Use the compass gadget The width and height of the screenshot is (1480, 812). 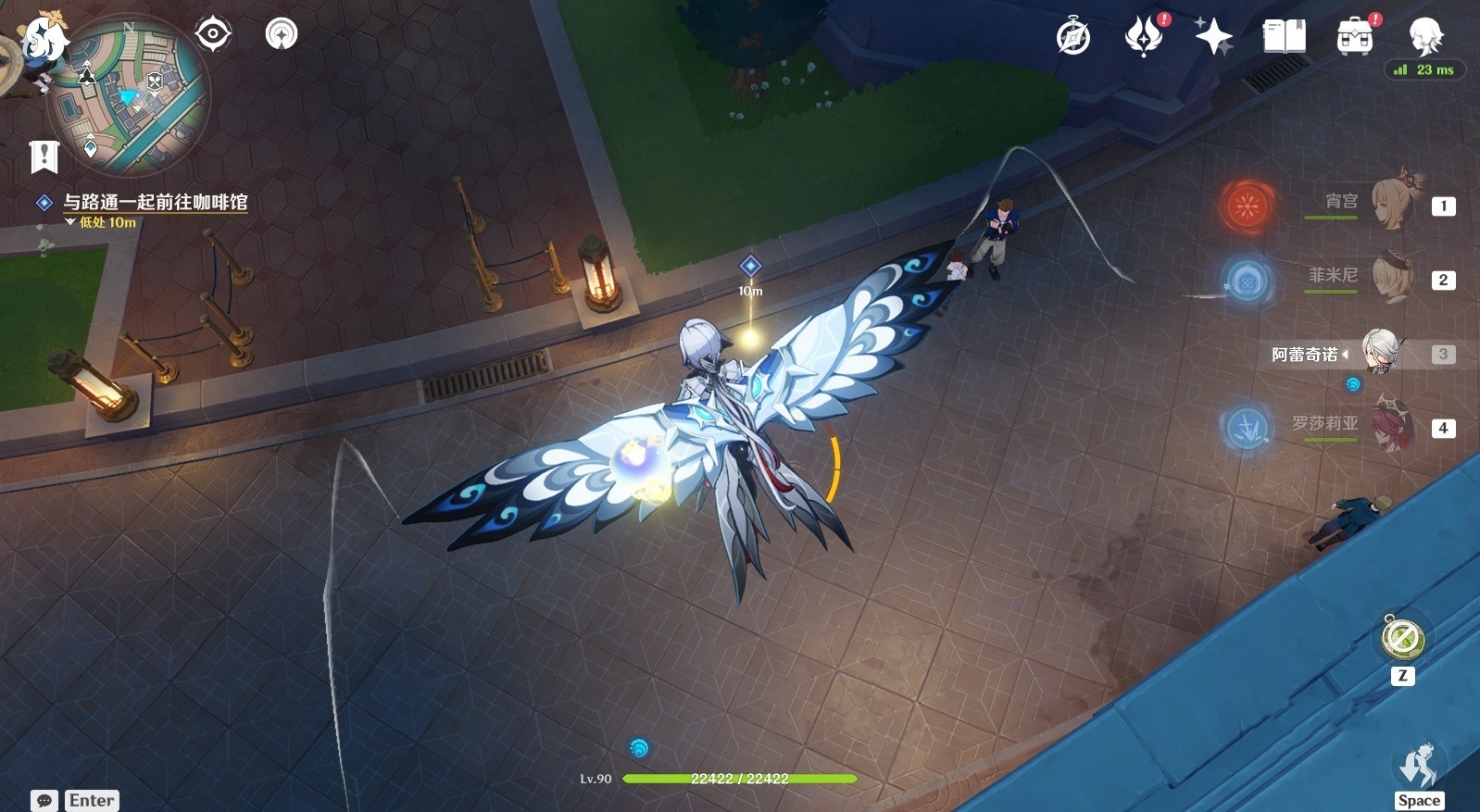[1402, 639]
